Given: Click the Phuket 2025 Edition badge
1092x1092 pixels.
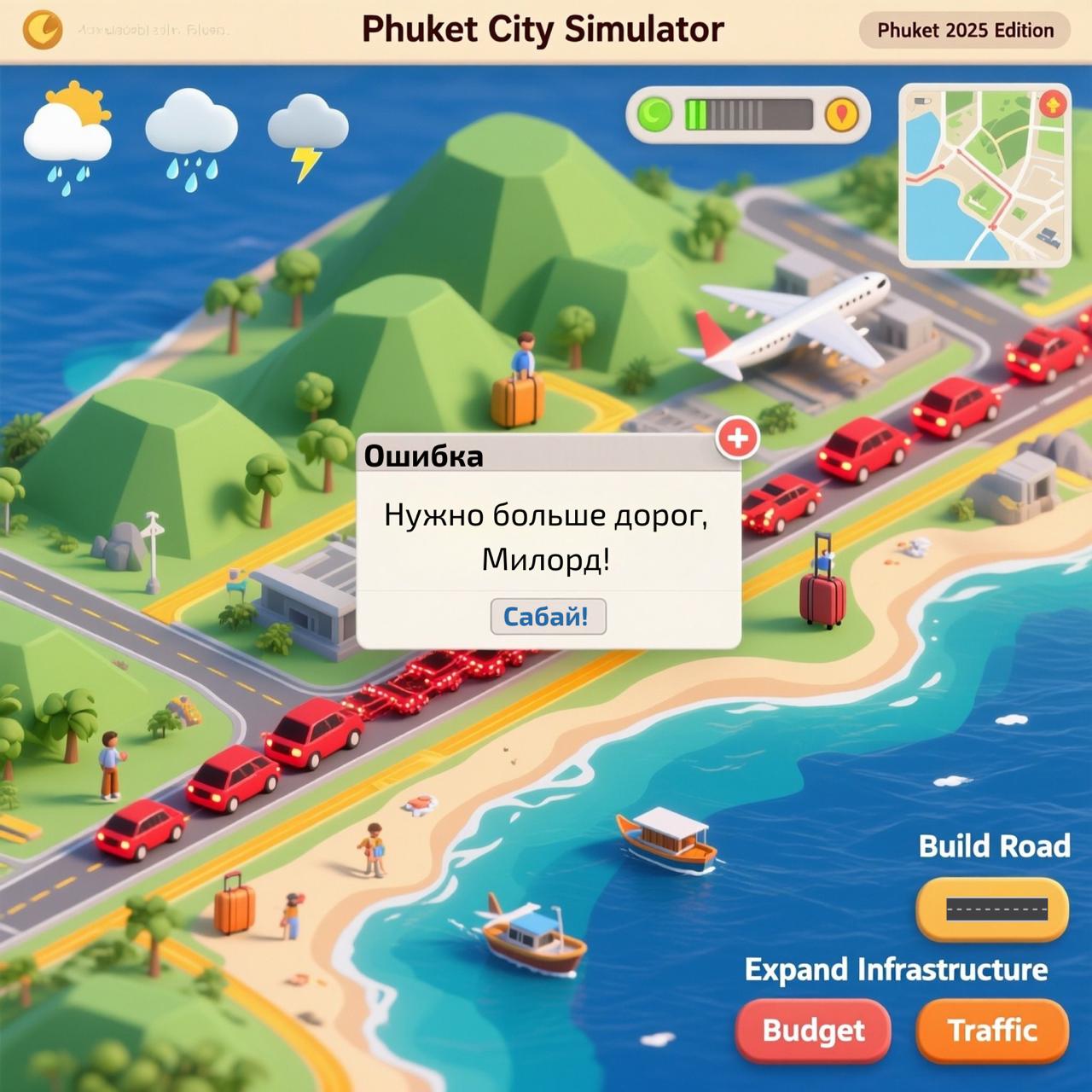Looking at the screenshot, I should point(965,31).
